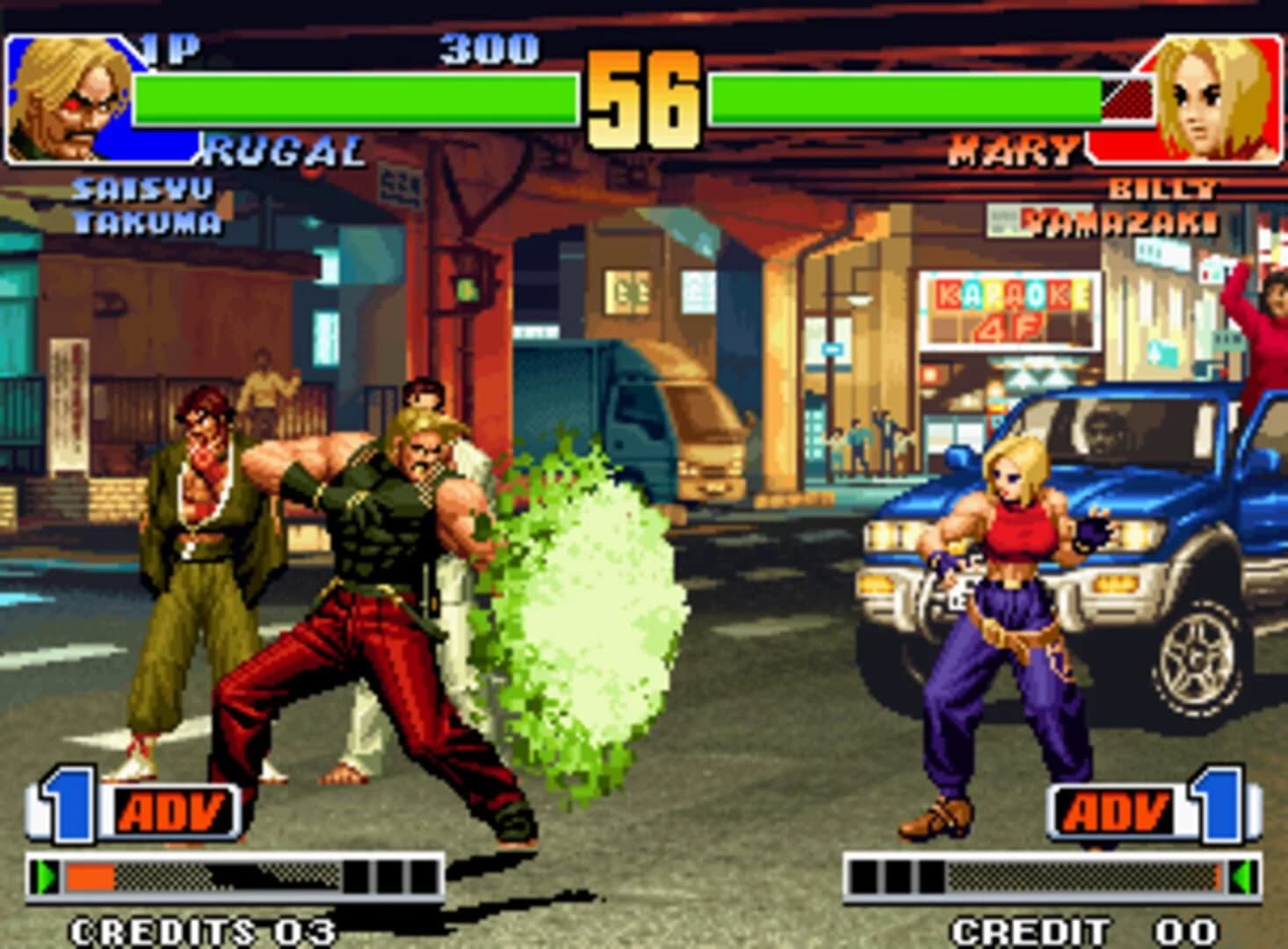
Task: Click Rugal's green health bar
Action: [351, 97]
